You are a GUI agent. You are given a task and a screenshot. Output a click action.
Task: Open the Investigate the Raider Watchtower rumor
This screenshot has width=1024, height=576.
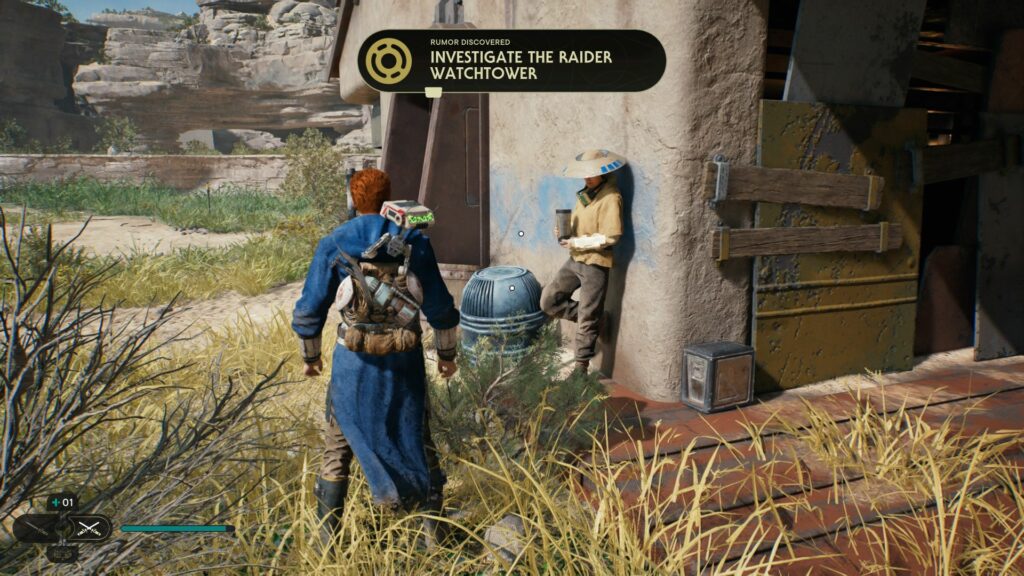[520, 65]
